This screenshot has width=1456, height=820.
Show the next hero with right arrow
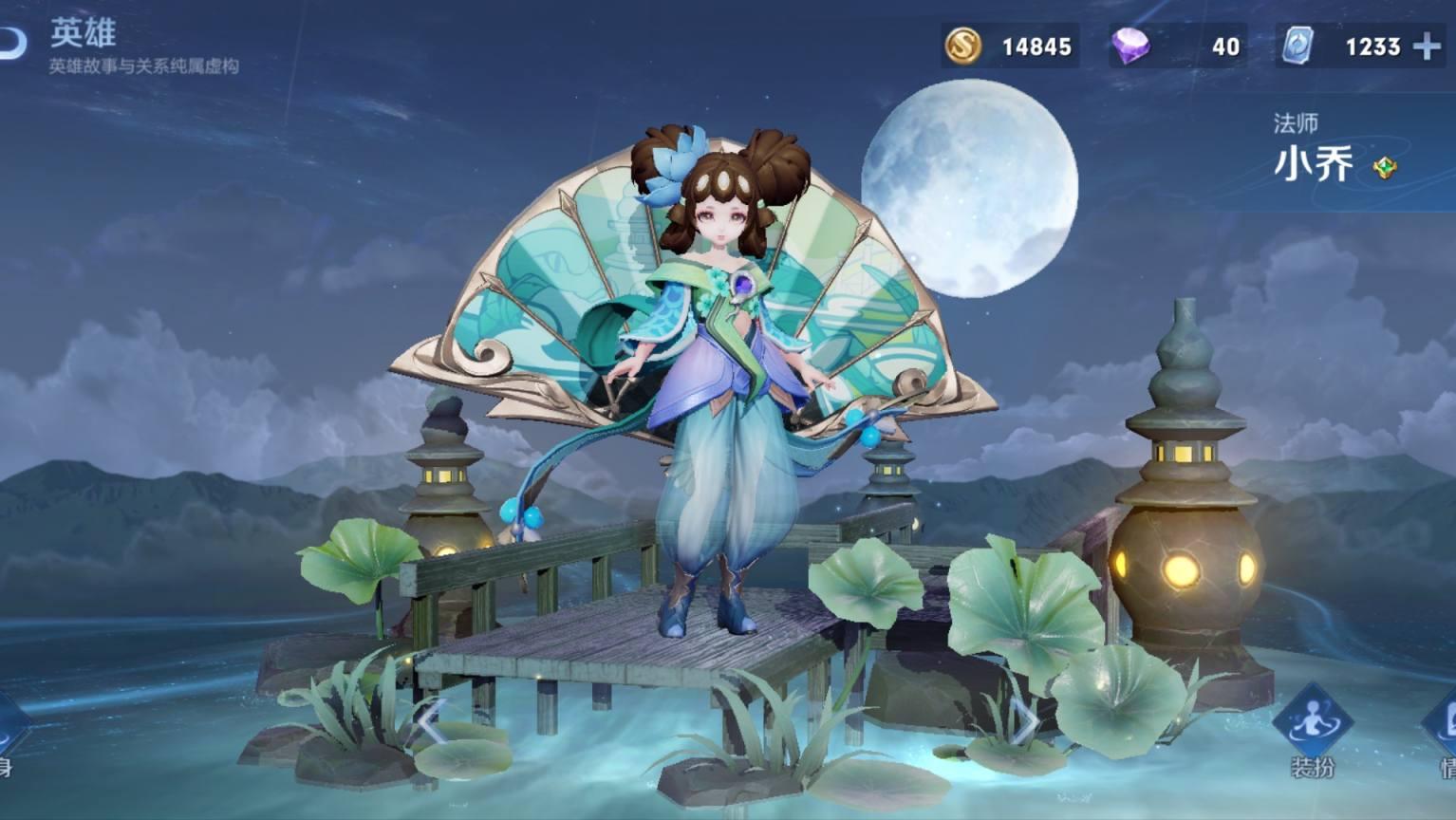coord(1025,724)
